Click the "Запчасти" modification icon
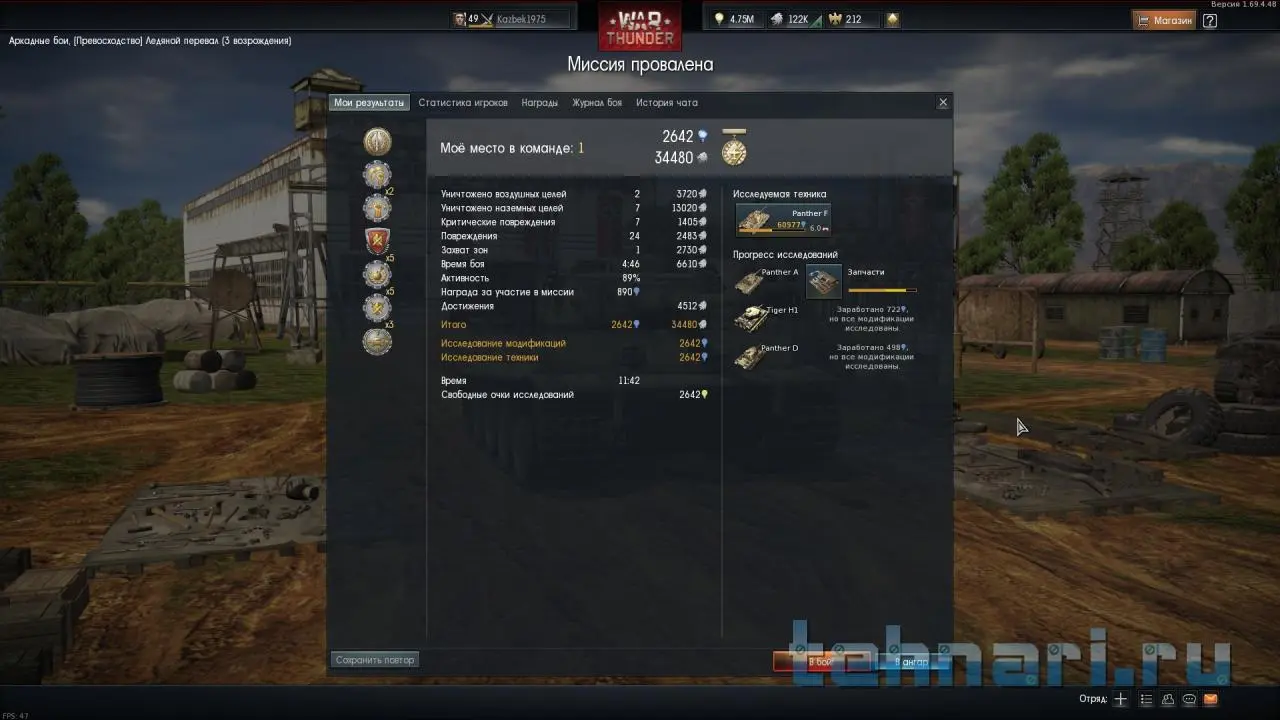The width and height of the screenshot is (1280, 720). tap(824, 283)
